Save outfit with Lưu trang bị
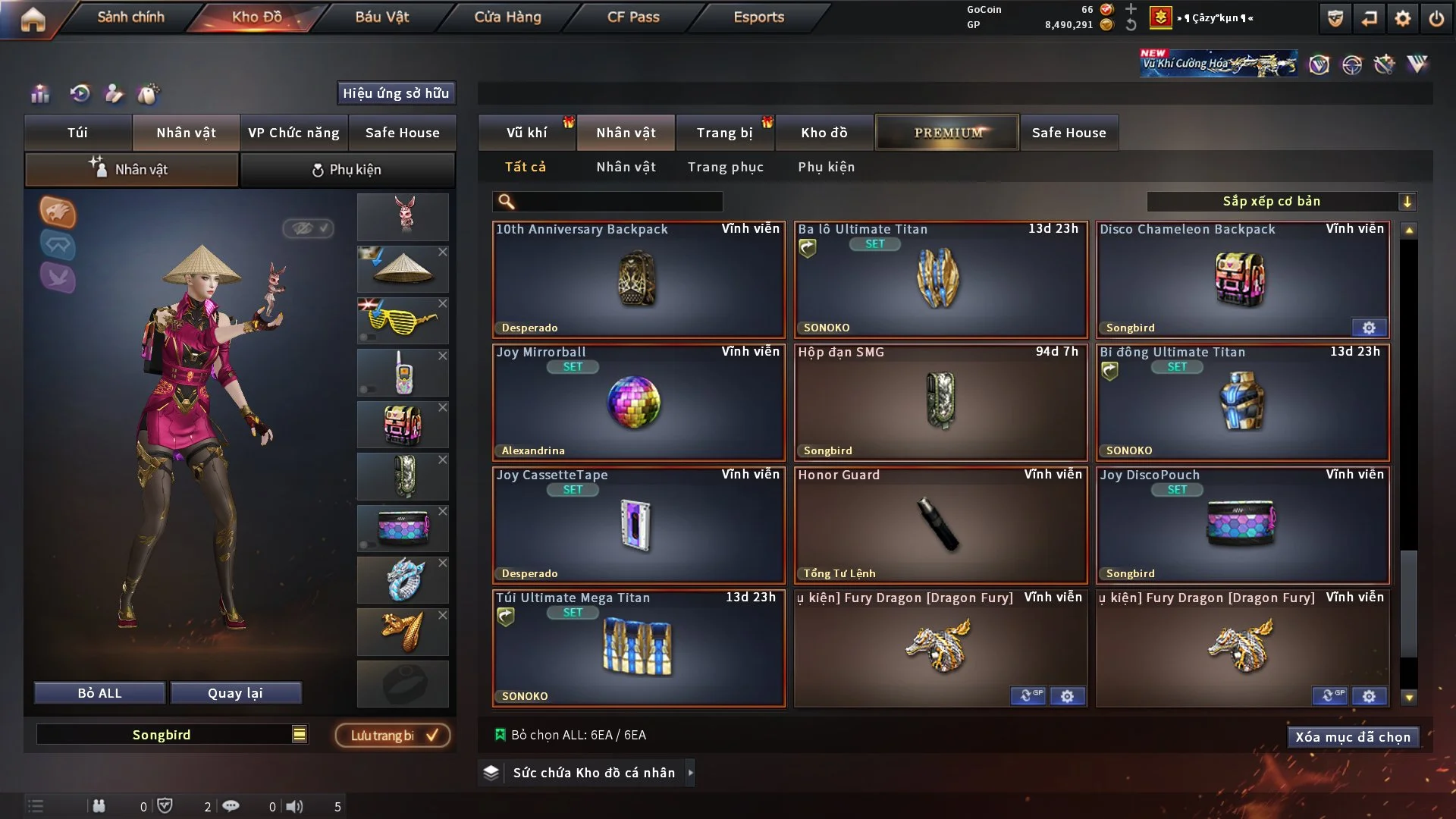This screenshot has width=1456, height=819. pyautogui.click(x=393, y=736)
